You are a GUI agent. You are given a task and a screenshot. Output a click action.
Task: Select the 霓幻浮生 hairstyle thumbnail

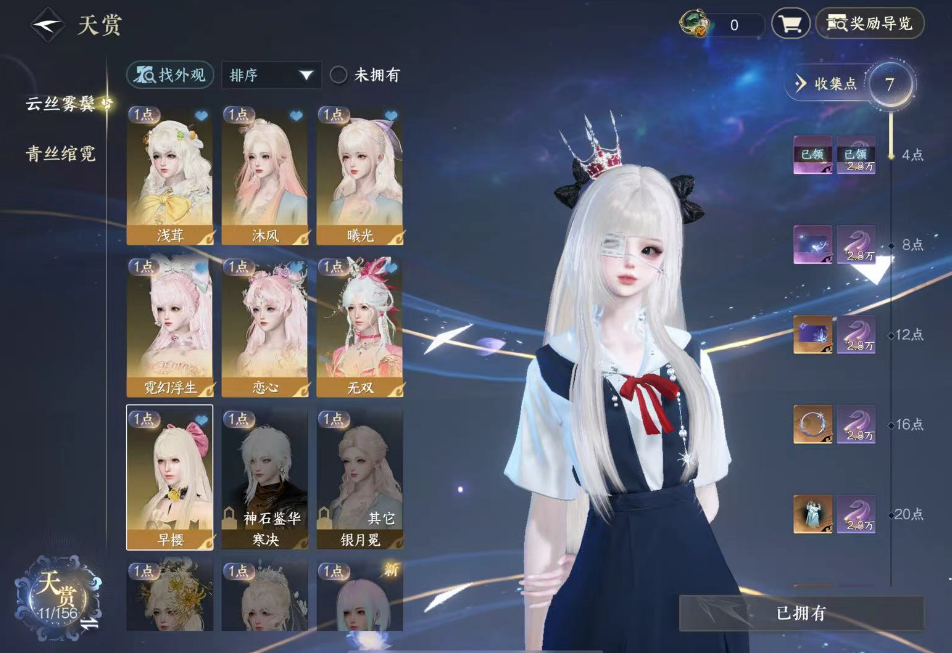tap(169, 327)
